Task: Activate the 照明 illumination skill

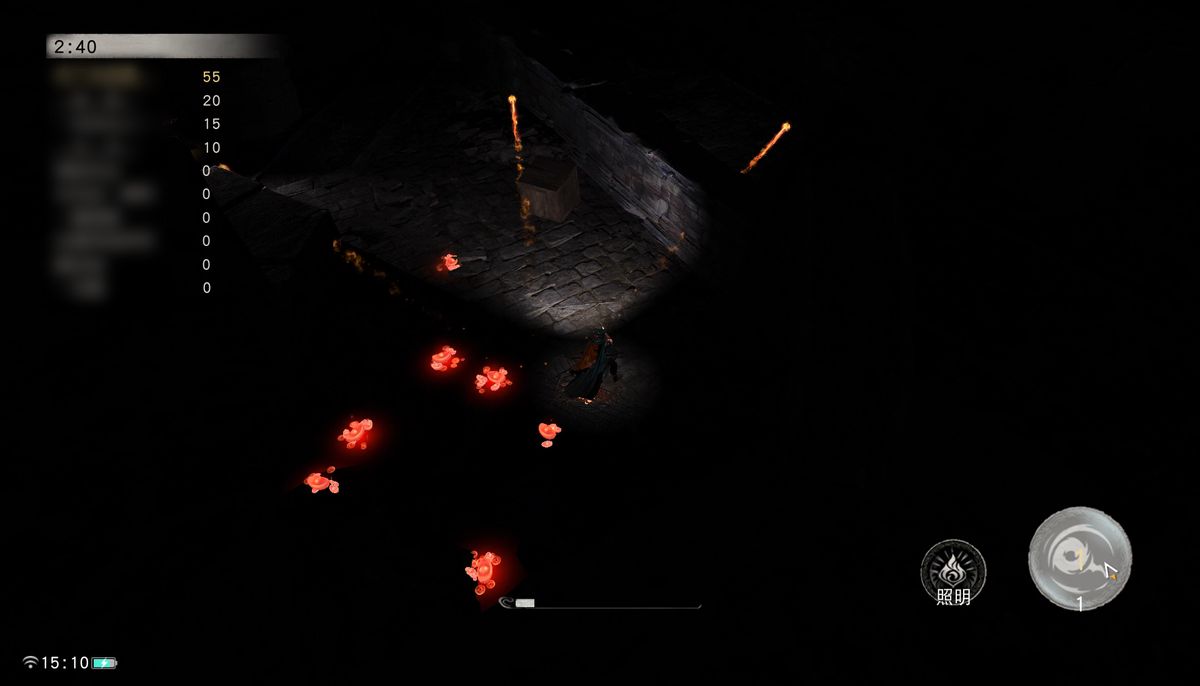Action: (953, 571)
